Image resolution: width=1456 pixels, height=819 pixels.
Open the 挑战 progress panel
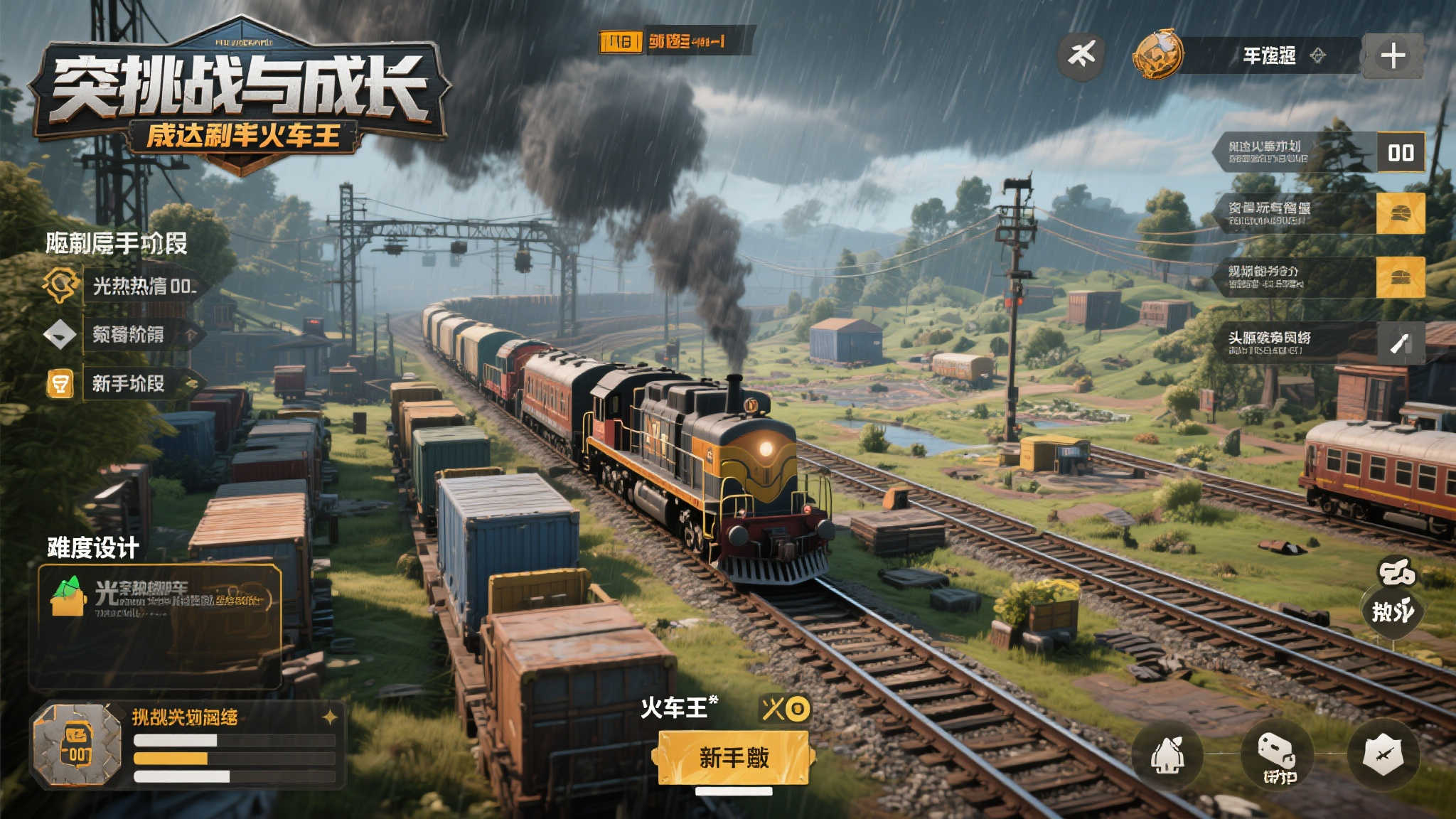pyautogui.click(x=188, y=745)
